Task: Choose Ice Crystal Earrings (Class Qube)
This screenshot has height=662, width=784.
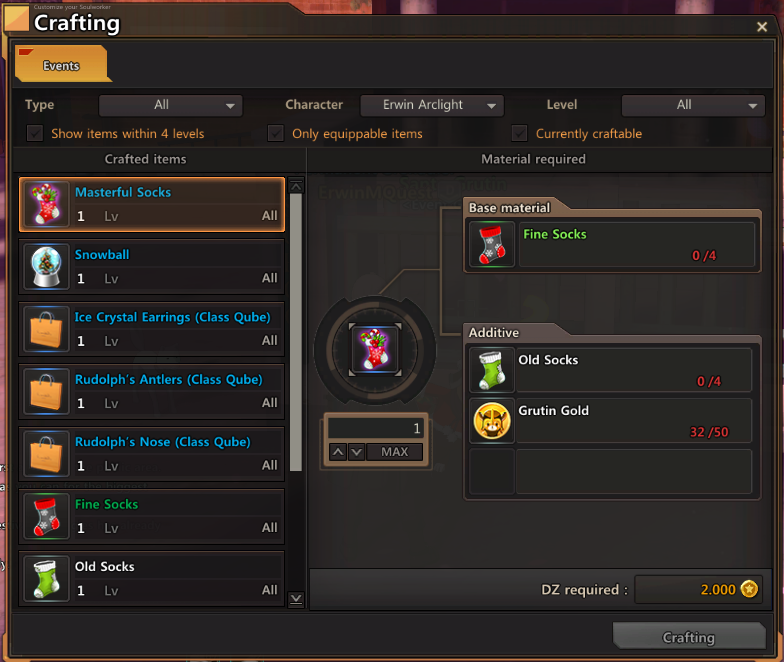Action: coord(152,329)
